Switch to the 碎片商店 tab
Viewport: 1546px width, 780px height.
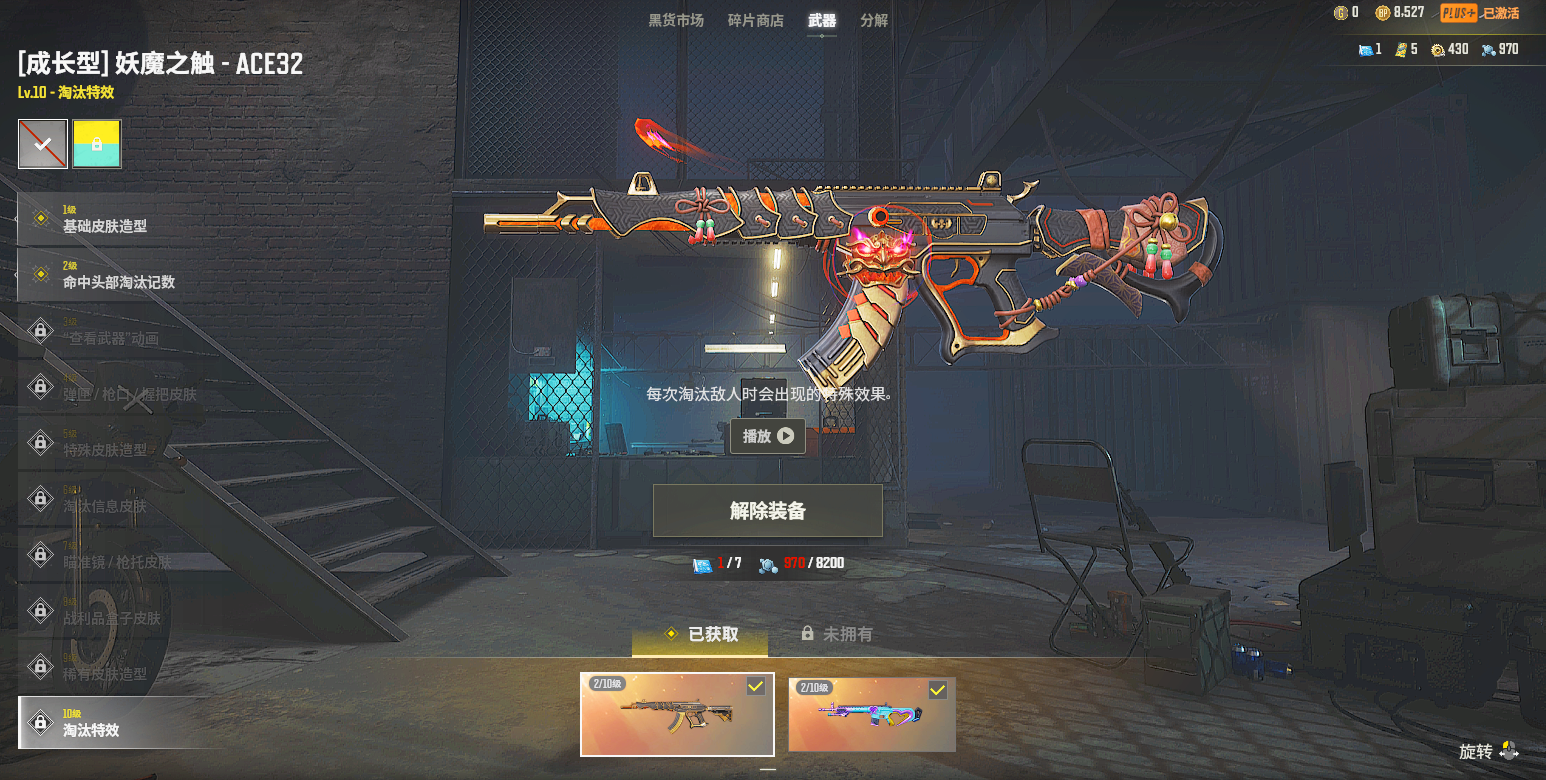pos(755,20)
